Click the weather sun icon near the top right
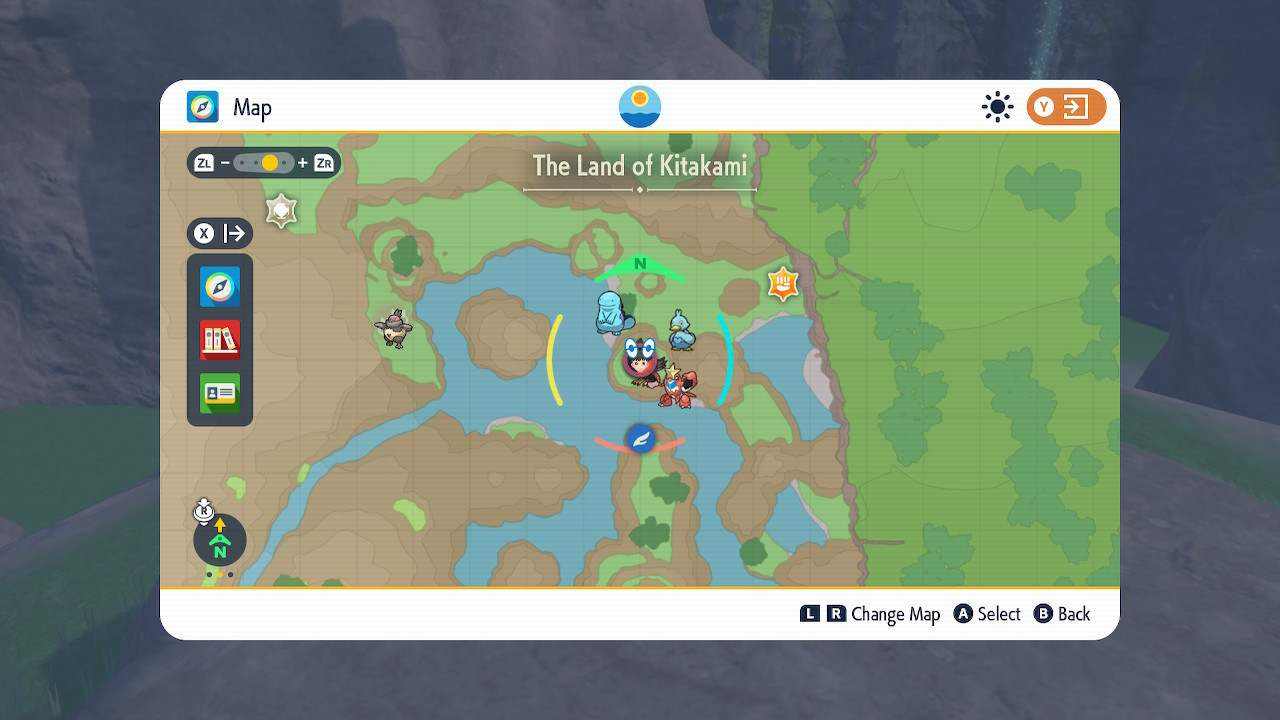This screenshot has height=720, width=1280. pos(997,107)
